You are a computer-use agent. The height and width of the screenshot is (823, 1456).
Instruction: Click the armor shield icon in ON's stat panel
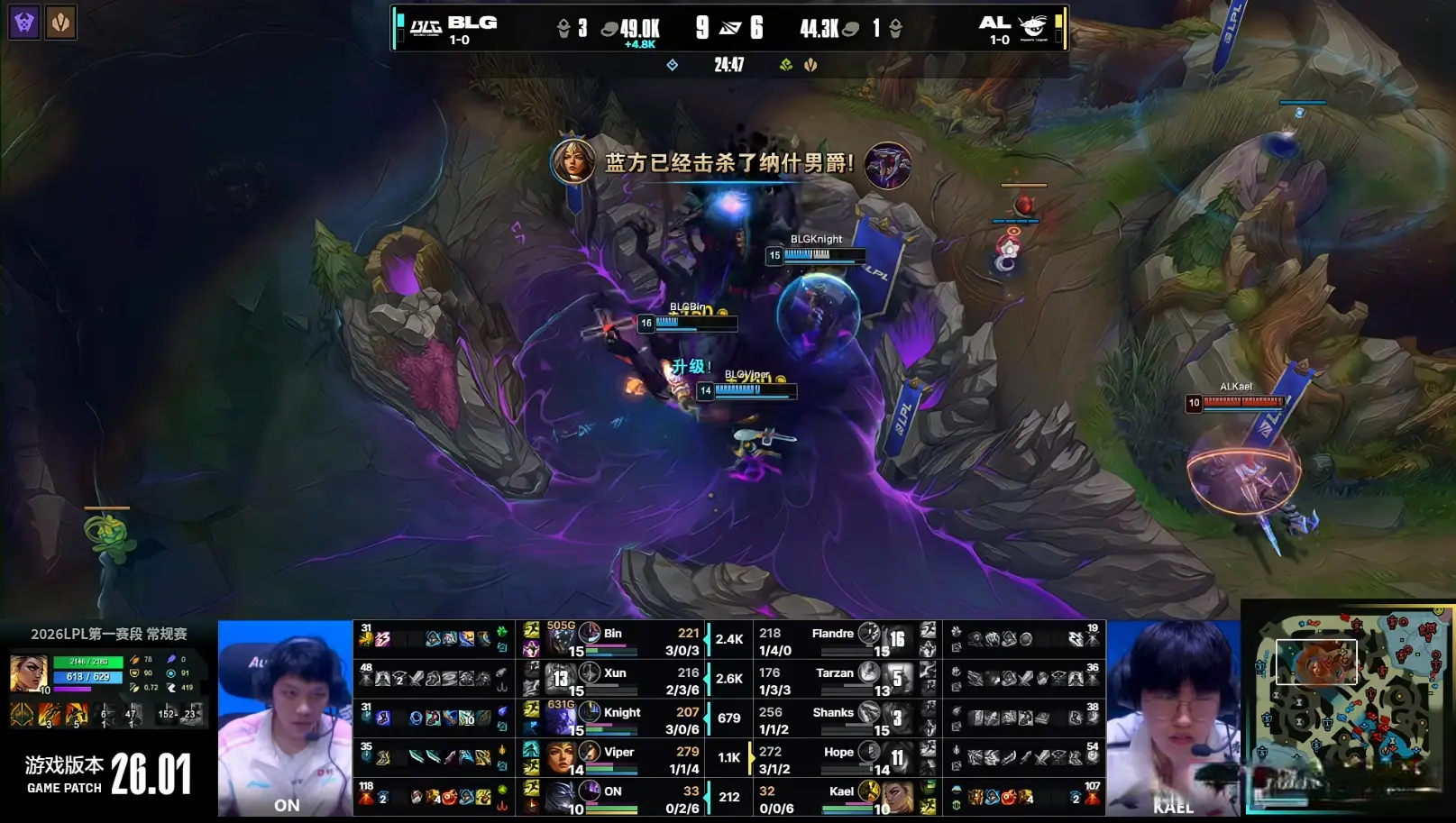coord(135,673)
